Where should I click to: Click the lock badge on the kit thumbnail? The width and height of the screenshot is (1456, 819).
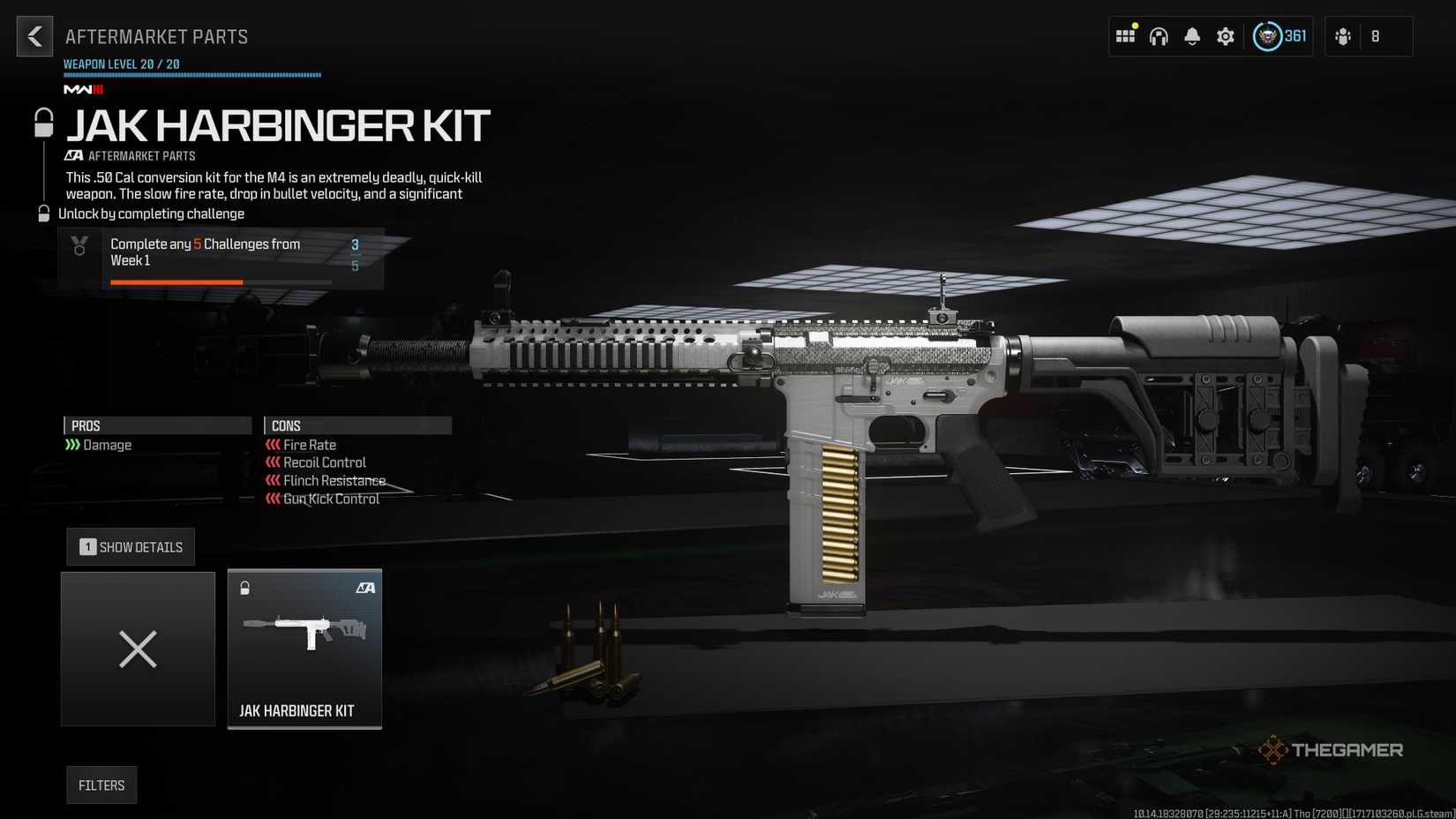(x=245, y=586)
